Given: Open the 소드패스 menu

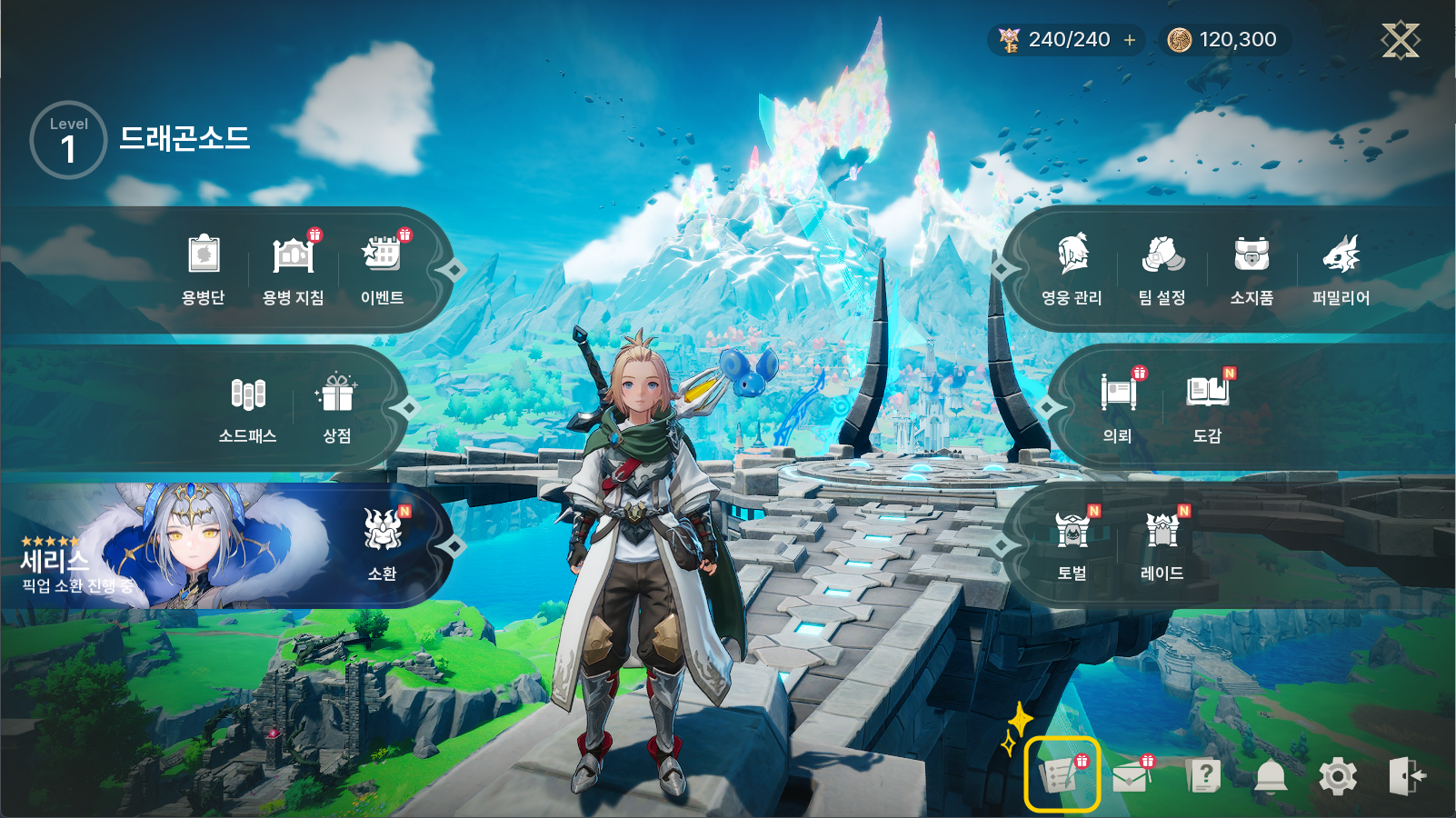Looking at the screenshot, I should point(247,409).
